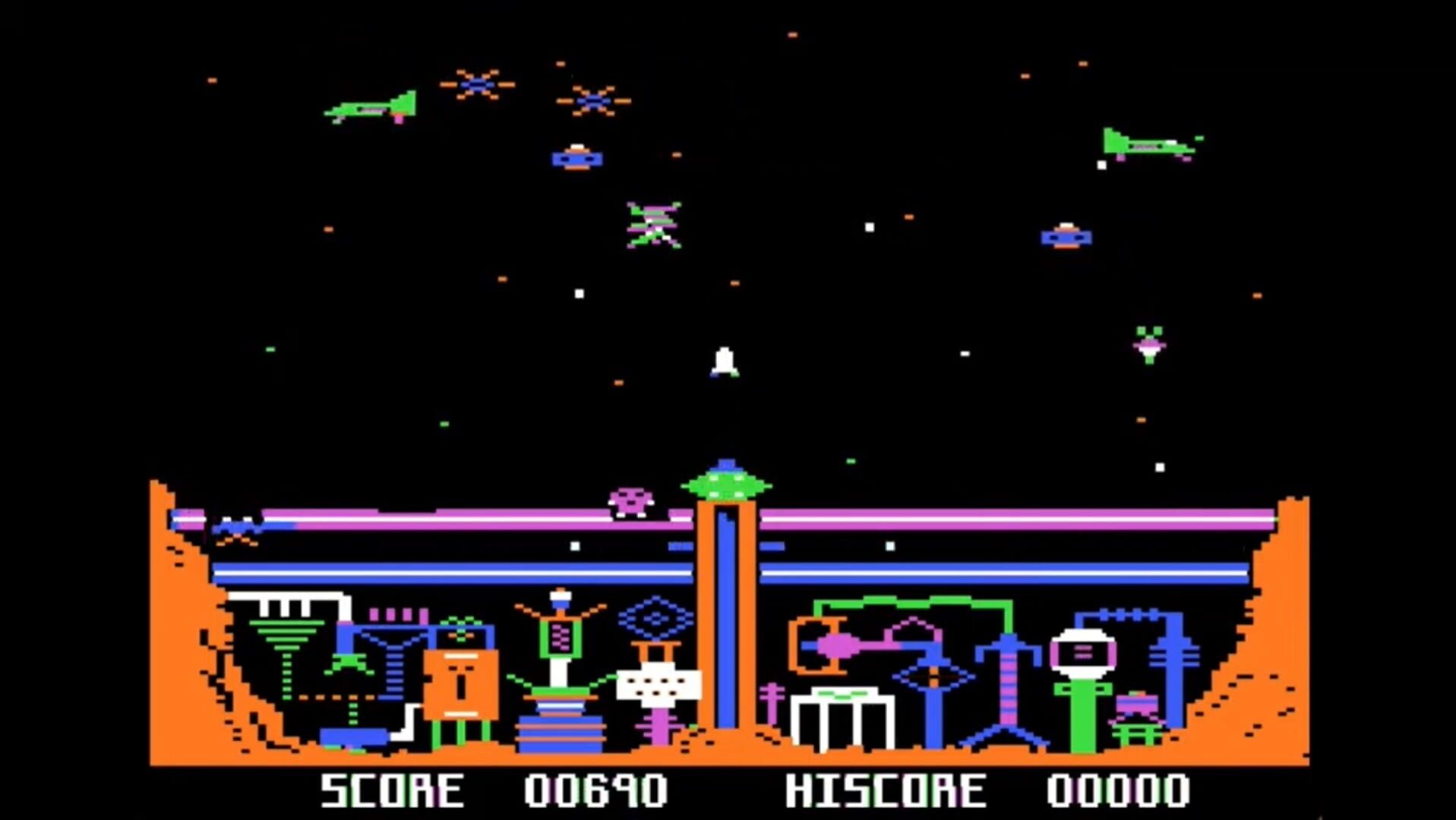Click the blue flying saucer near screen center
Viewport: 1456px width, 820px height.
click(x=577, y=159)
